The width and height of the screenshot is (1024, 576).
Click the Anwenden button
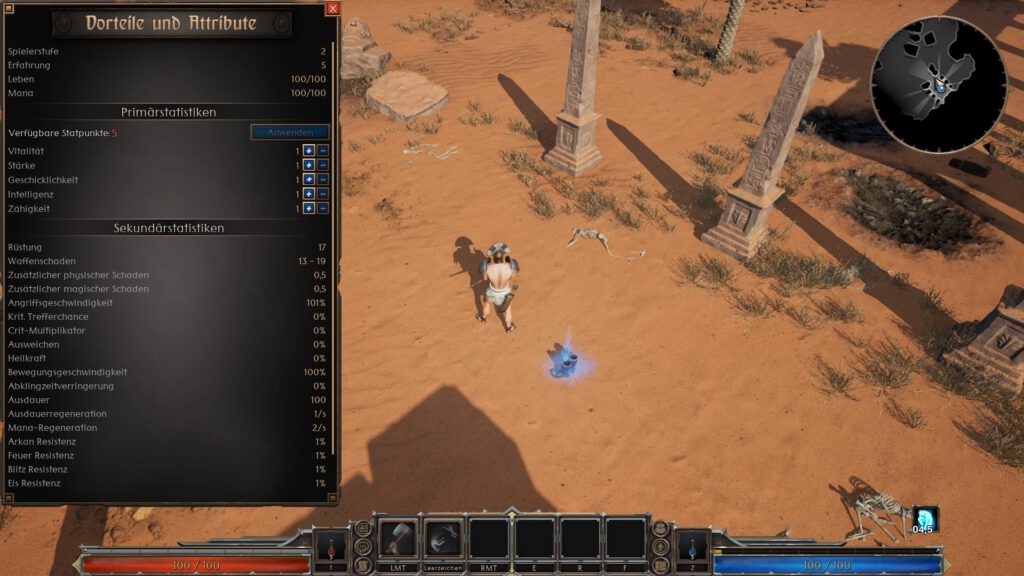[x=290, y=132]
